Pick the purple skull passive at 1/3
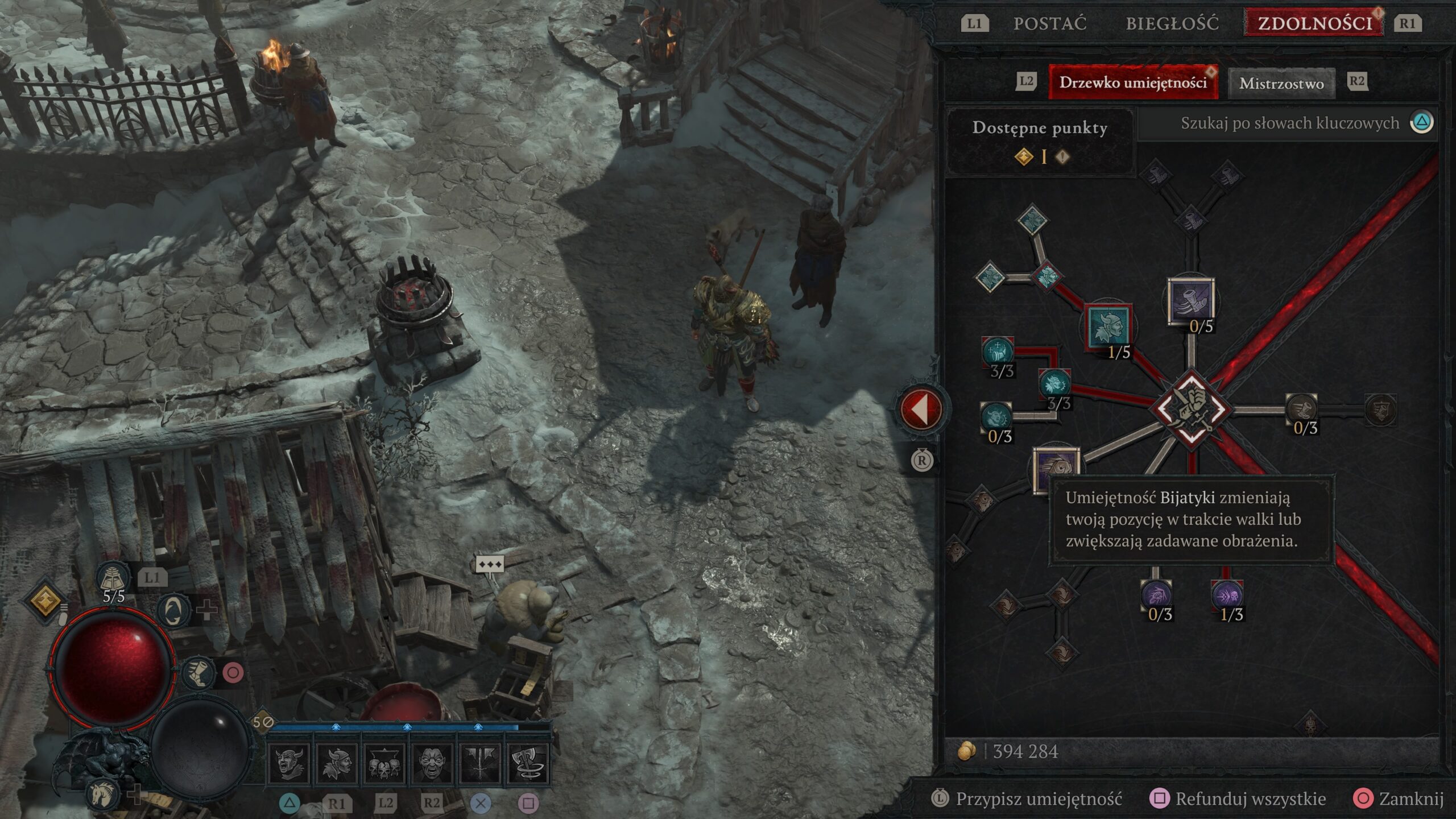Screen dimensions: 1456x819 tap(1227, 596)
